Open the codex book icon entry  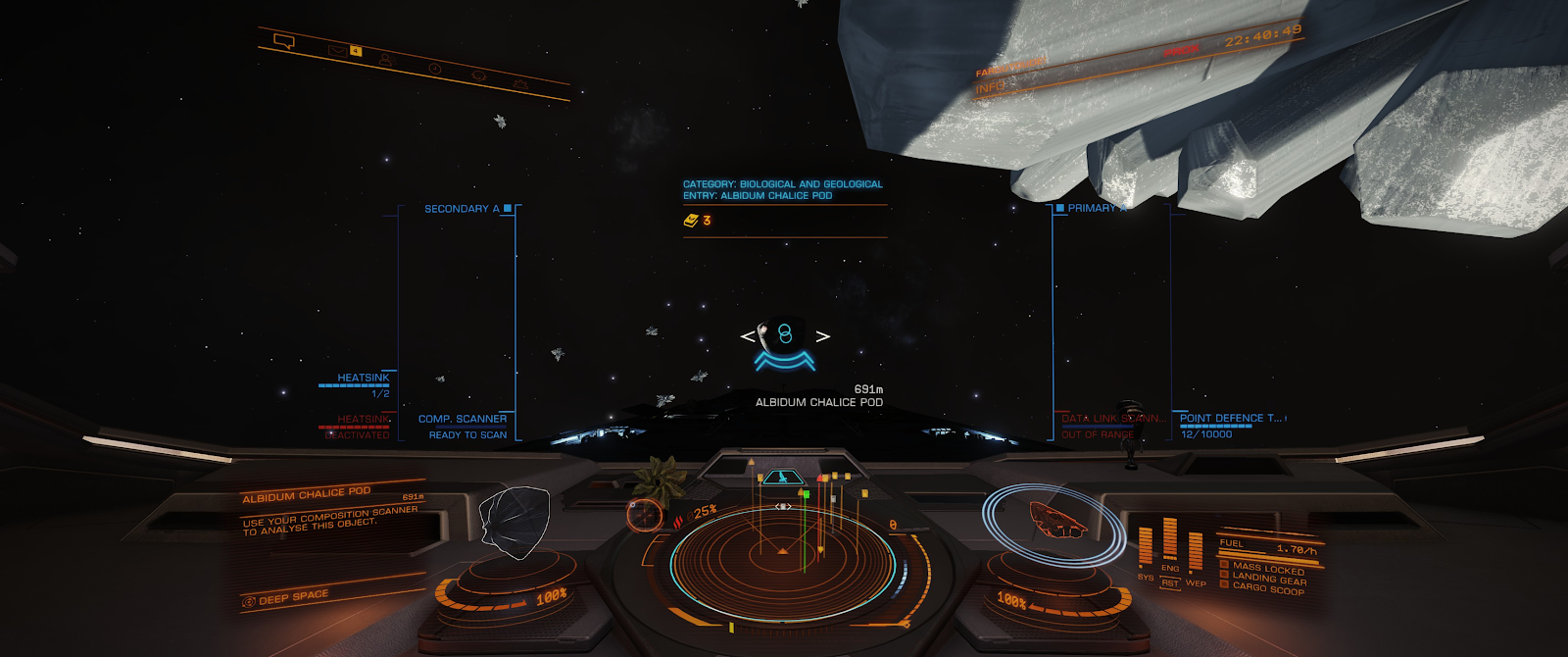click(691, 221)
